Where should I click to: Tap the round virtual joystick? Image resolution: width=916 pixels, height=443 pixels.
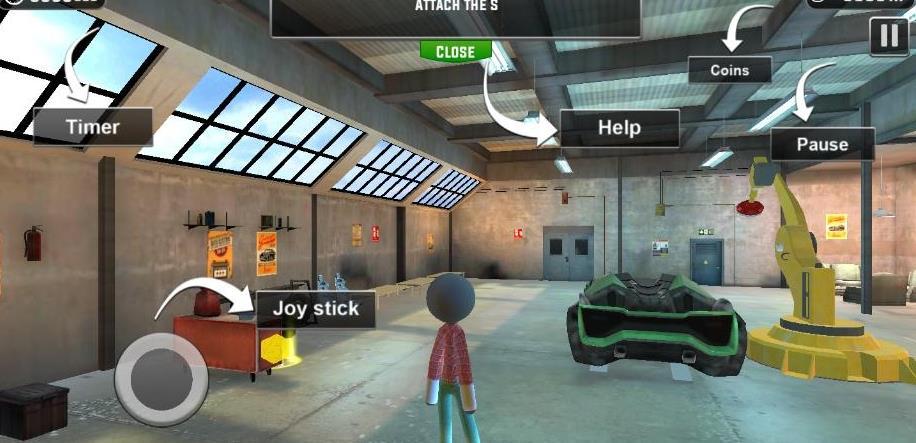coord(160,377)
